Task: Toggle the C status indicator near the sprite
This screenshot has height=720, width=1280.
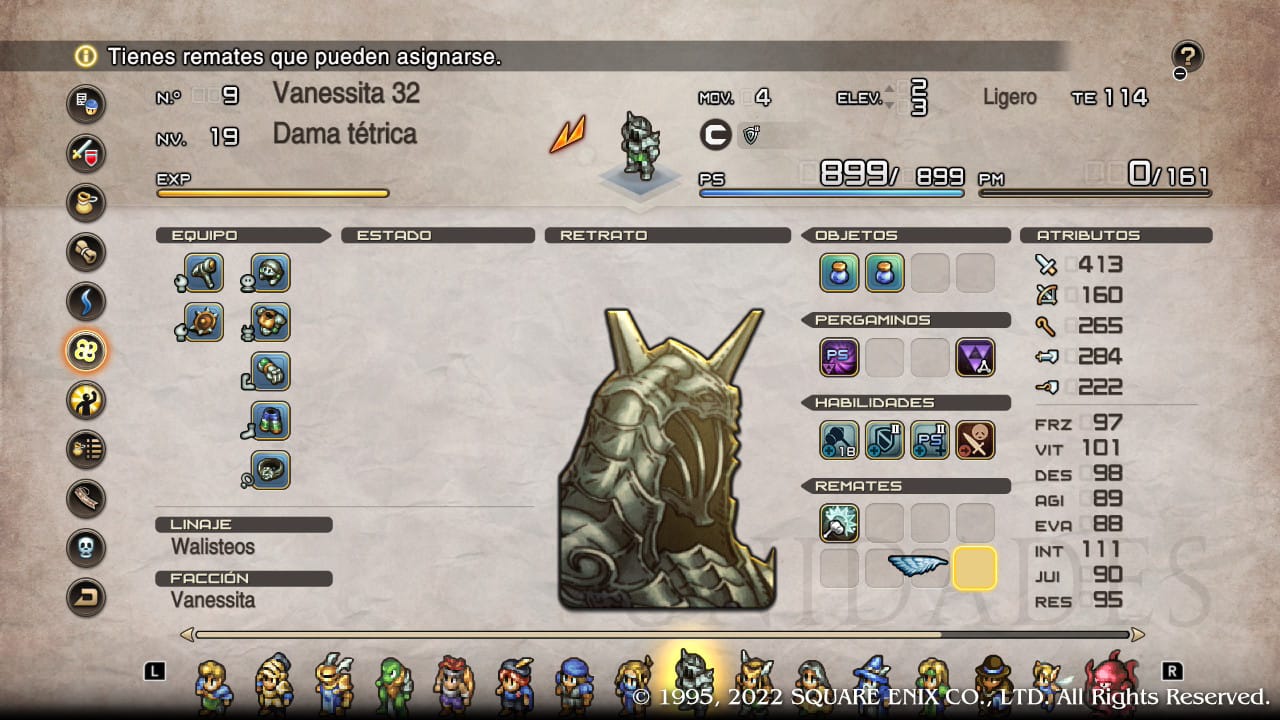Action: 716,135
